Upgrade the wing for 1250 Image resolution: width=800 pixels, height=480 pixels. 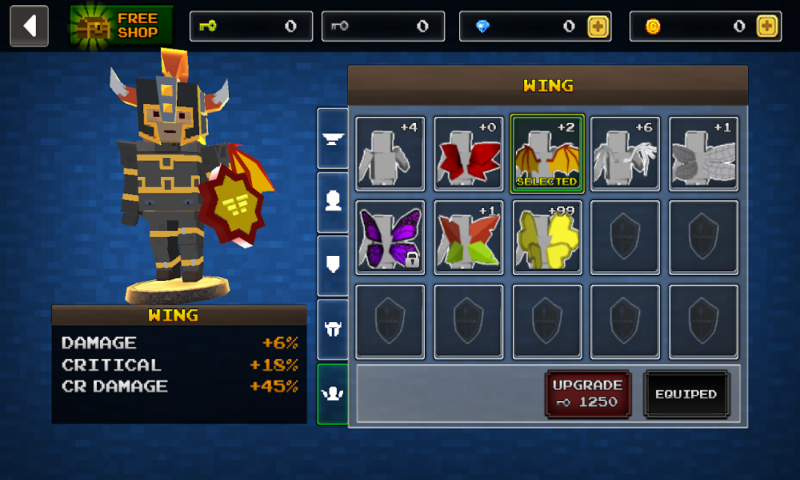click(588, 394)
